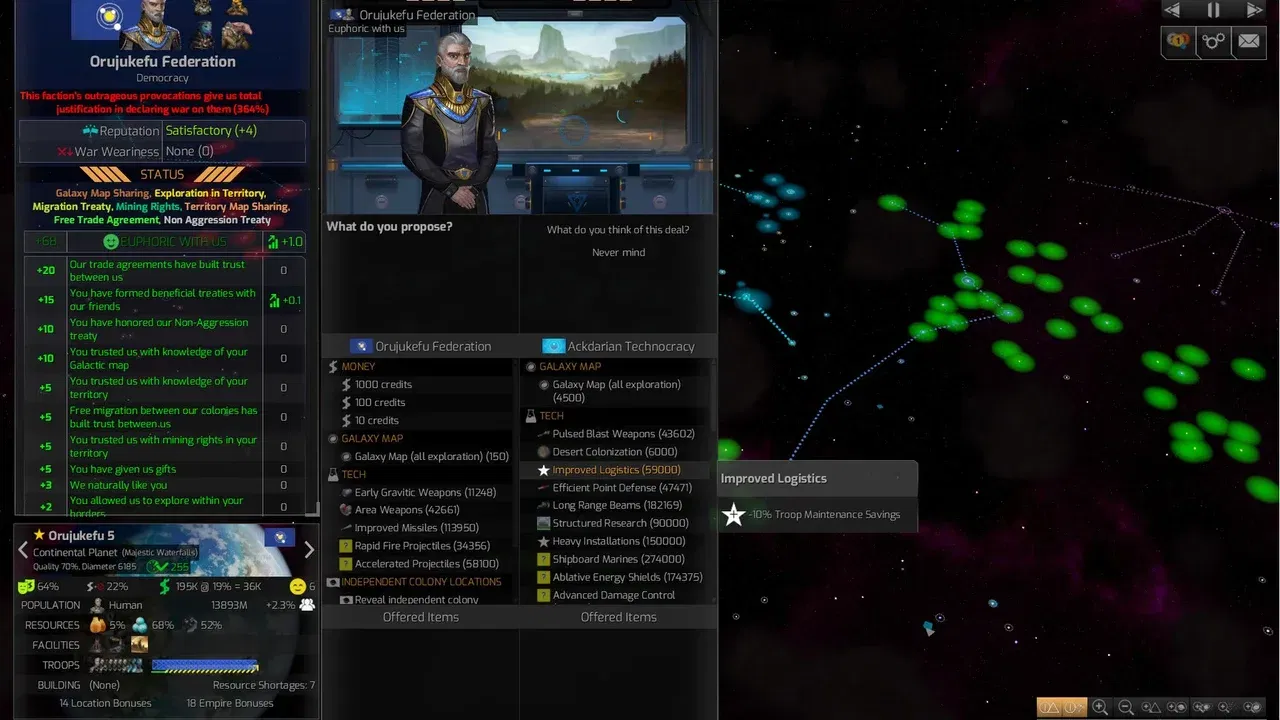Click the troops strength progress bar
This screenshot has height=720, width=1280.
coord(204,664)
